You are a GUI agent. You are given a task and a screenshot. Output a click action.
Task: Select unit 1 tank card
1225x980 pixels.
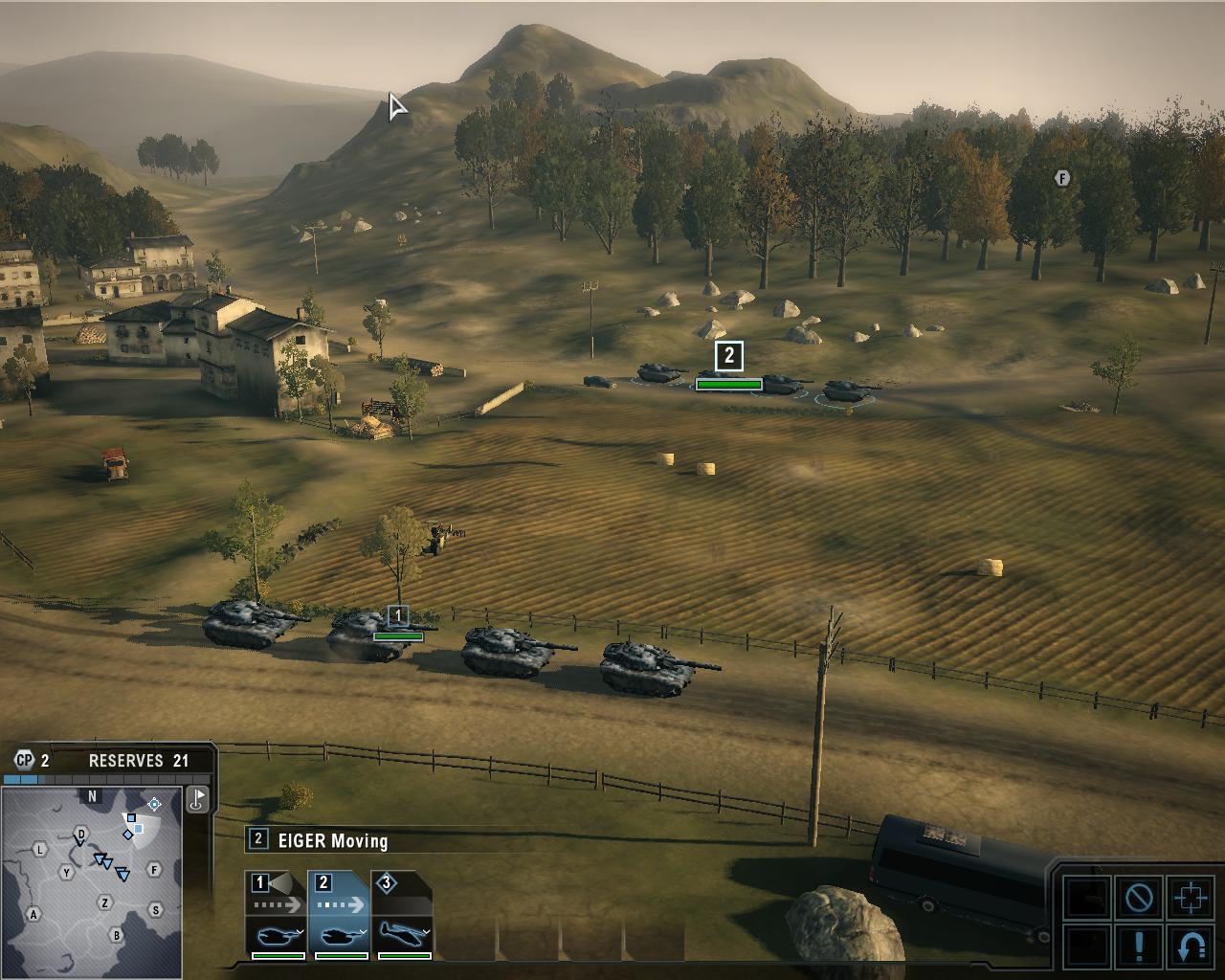tap(277, 914)
